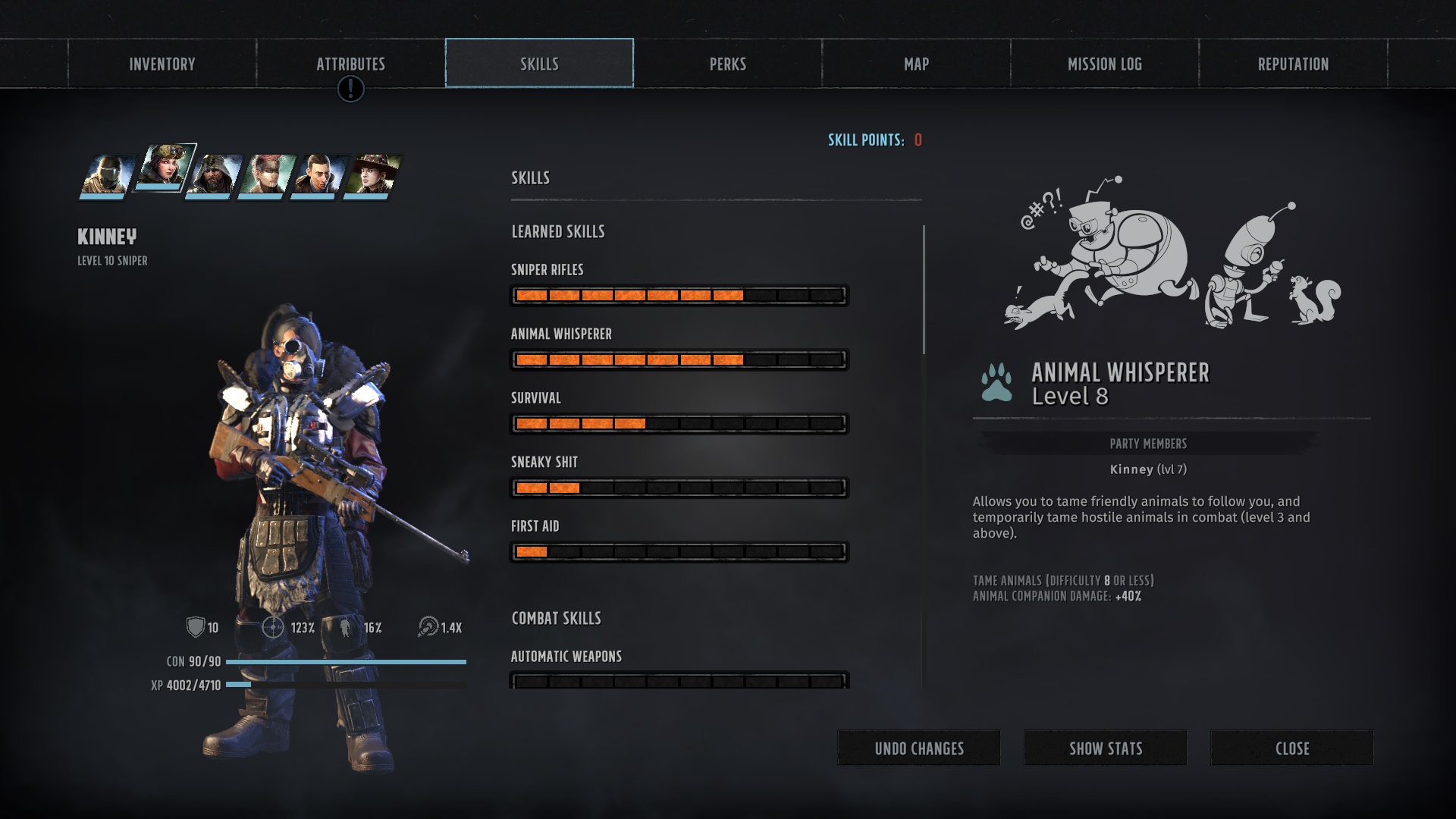The height and width of the screenshot is (819, 1456).
Task: Choose the hooded bearded ranger portrait
Action: [213, 175]
